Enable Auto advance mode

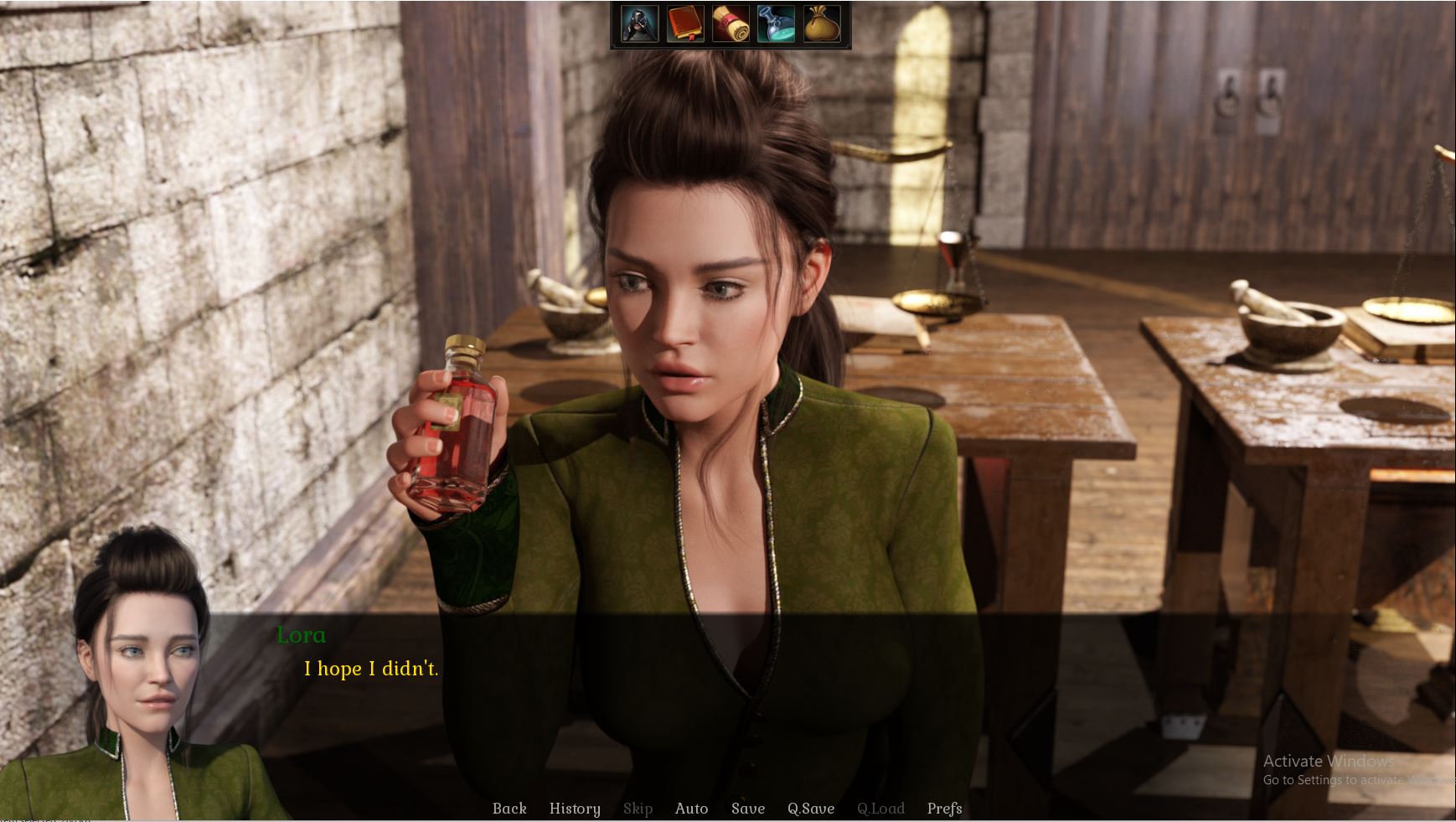pos(691,809)
